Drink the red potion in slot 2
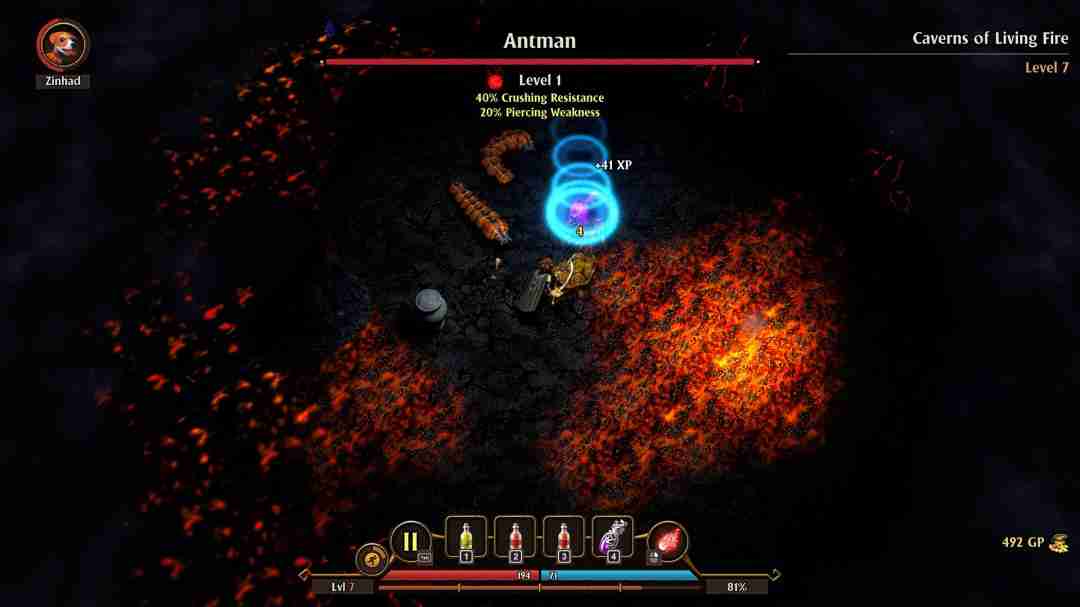This screenshot has width=1080, height=607. (x=515, y=538)
